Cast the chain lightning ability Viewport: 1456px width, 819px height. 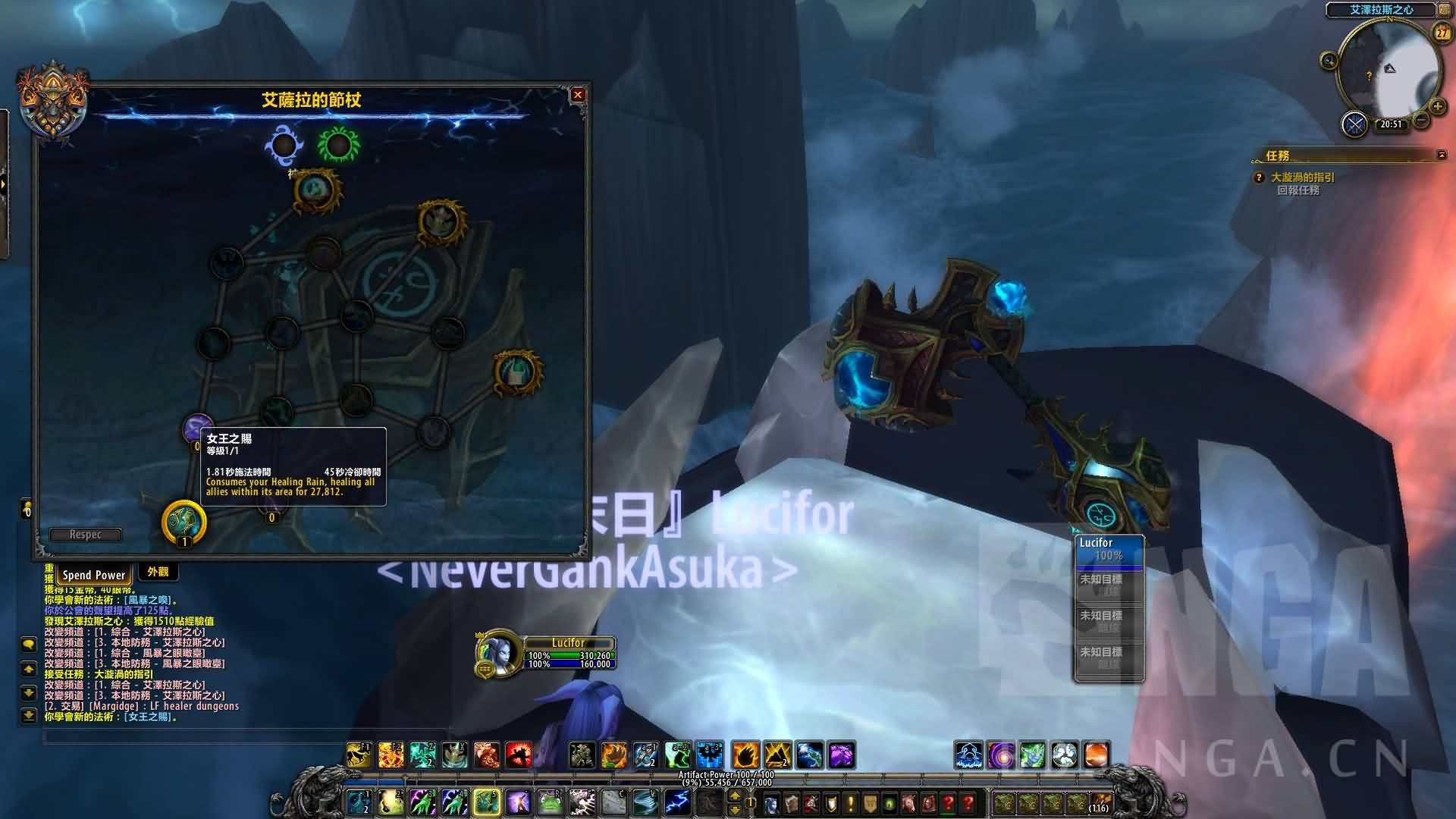[676, 802]
